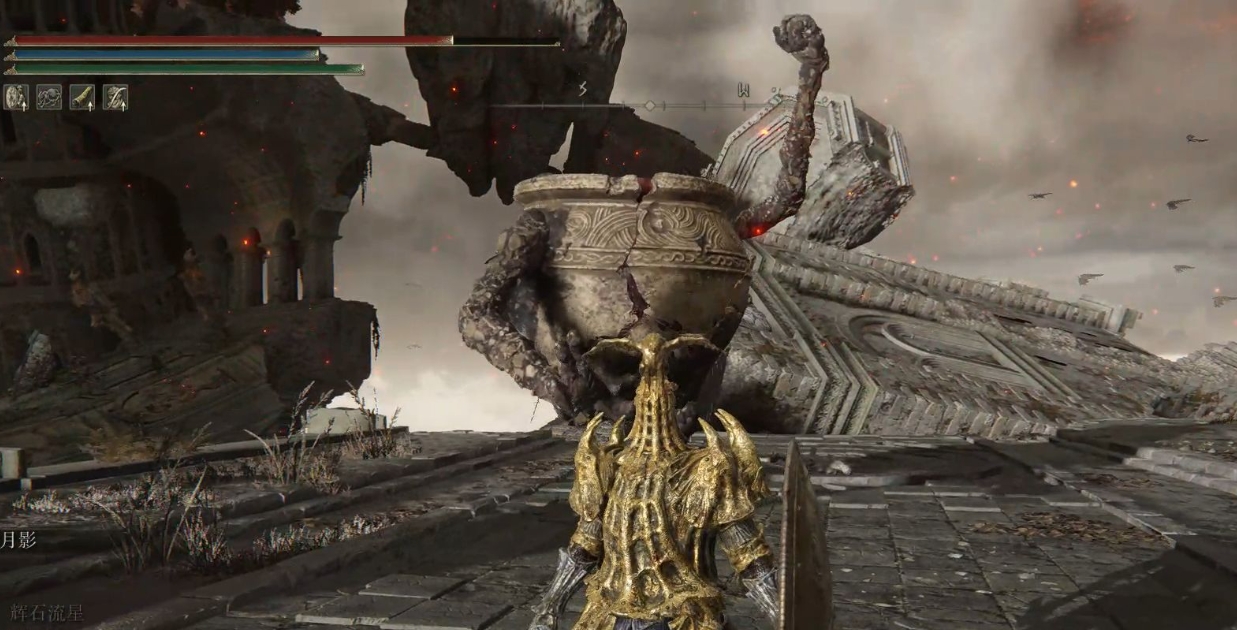Click the yellow horn buff icon
Image resolution: width=1237 pixels, height=630 pixels.
click(82, 97)
